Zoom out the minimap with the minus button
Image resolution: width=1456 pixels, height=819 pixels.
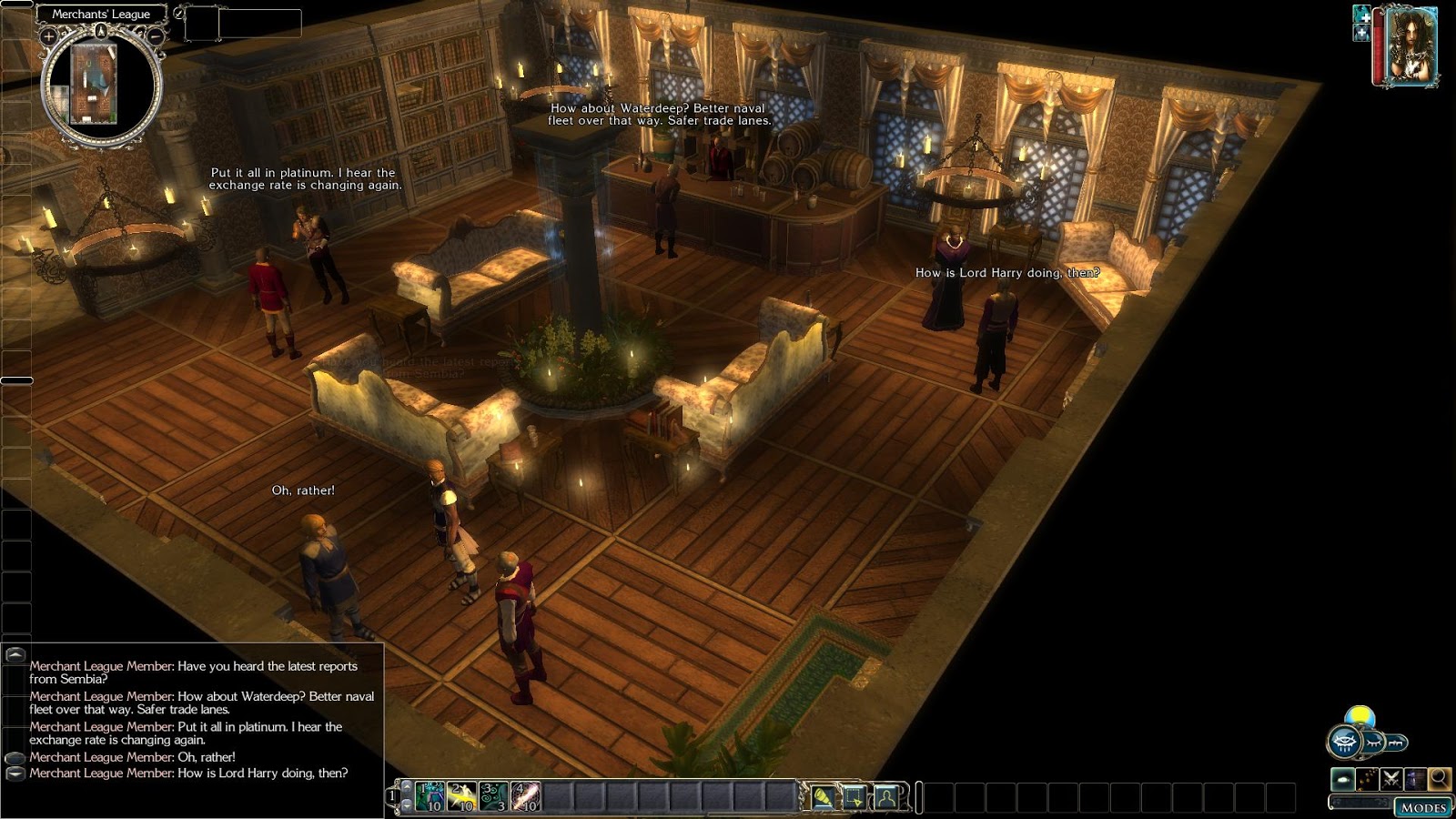coord(156,36)
